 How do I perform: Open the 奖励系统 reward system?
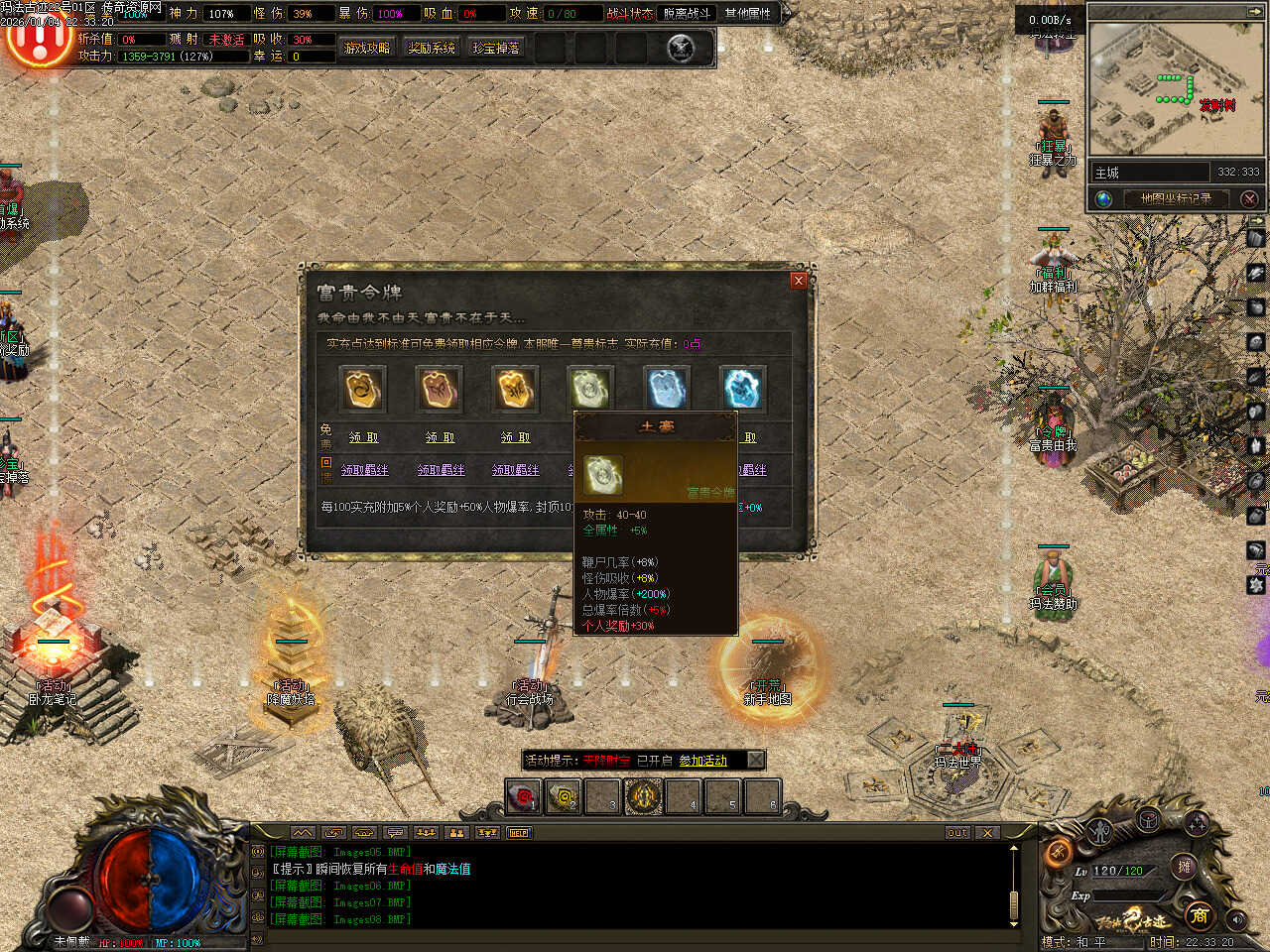[x=432, y=48]
